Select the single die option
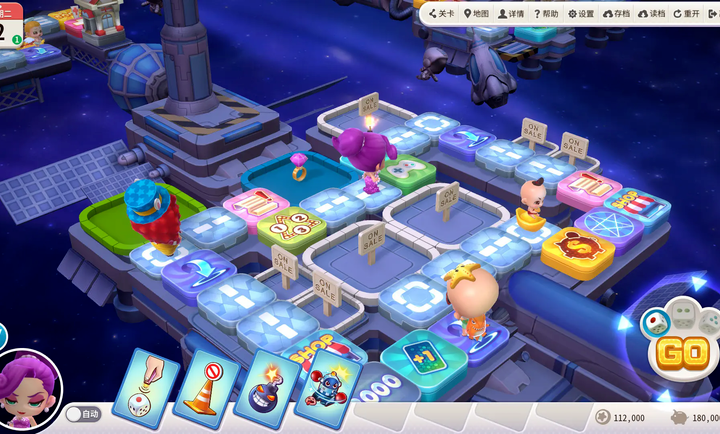The image size is (720, 434). [x=655, y=320]
